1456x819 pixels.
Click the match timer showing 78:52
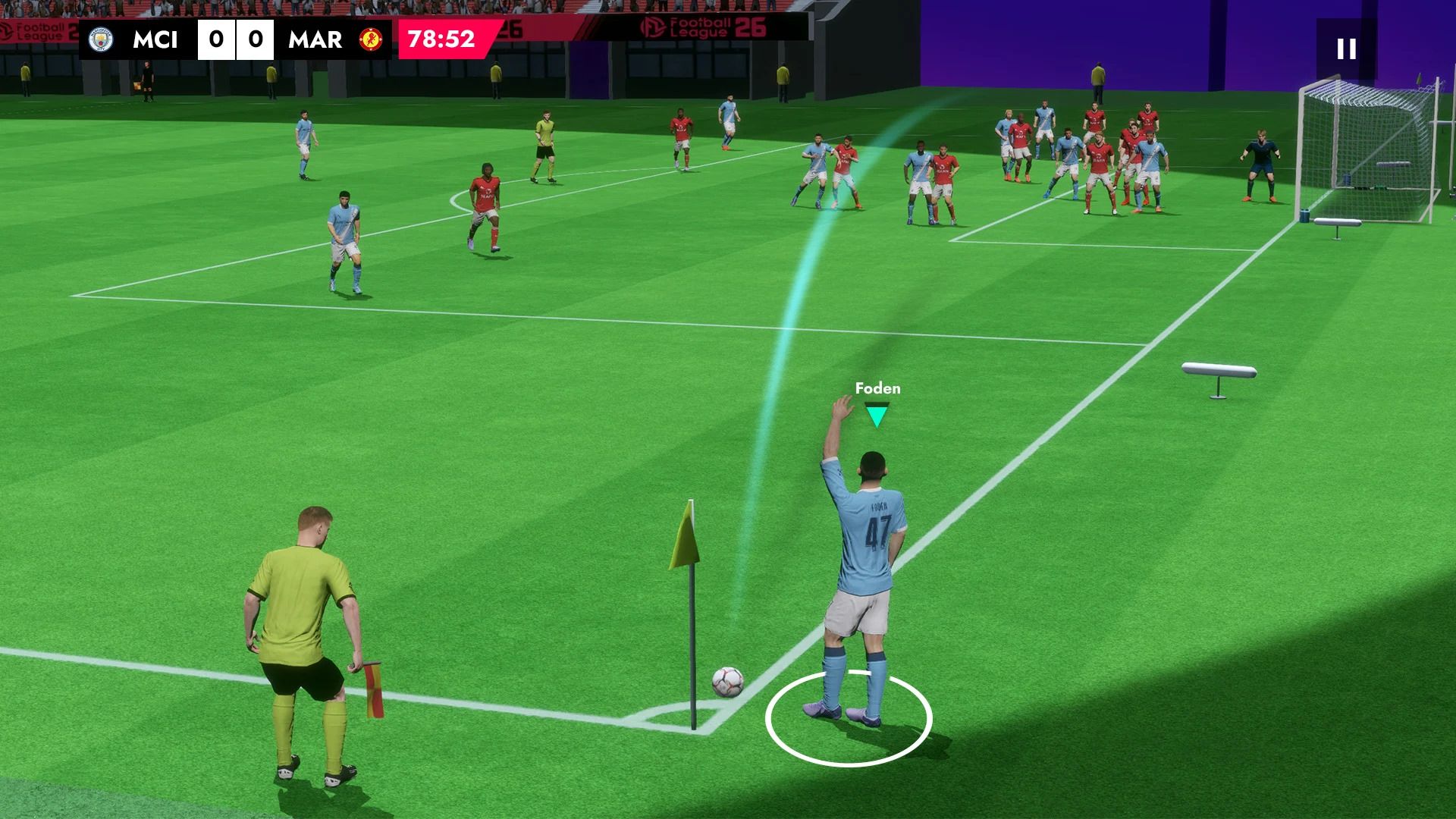pos(438,39)
